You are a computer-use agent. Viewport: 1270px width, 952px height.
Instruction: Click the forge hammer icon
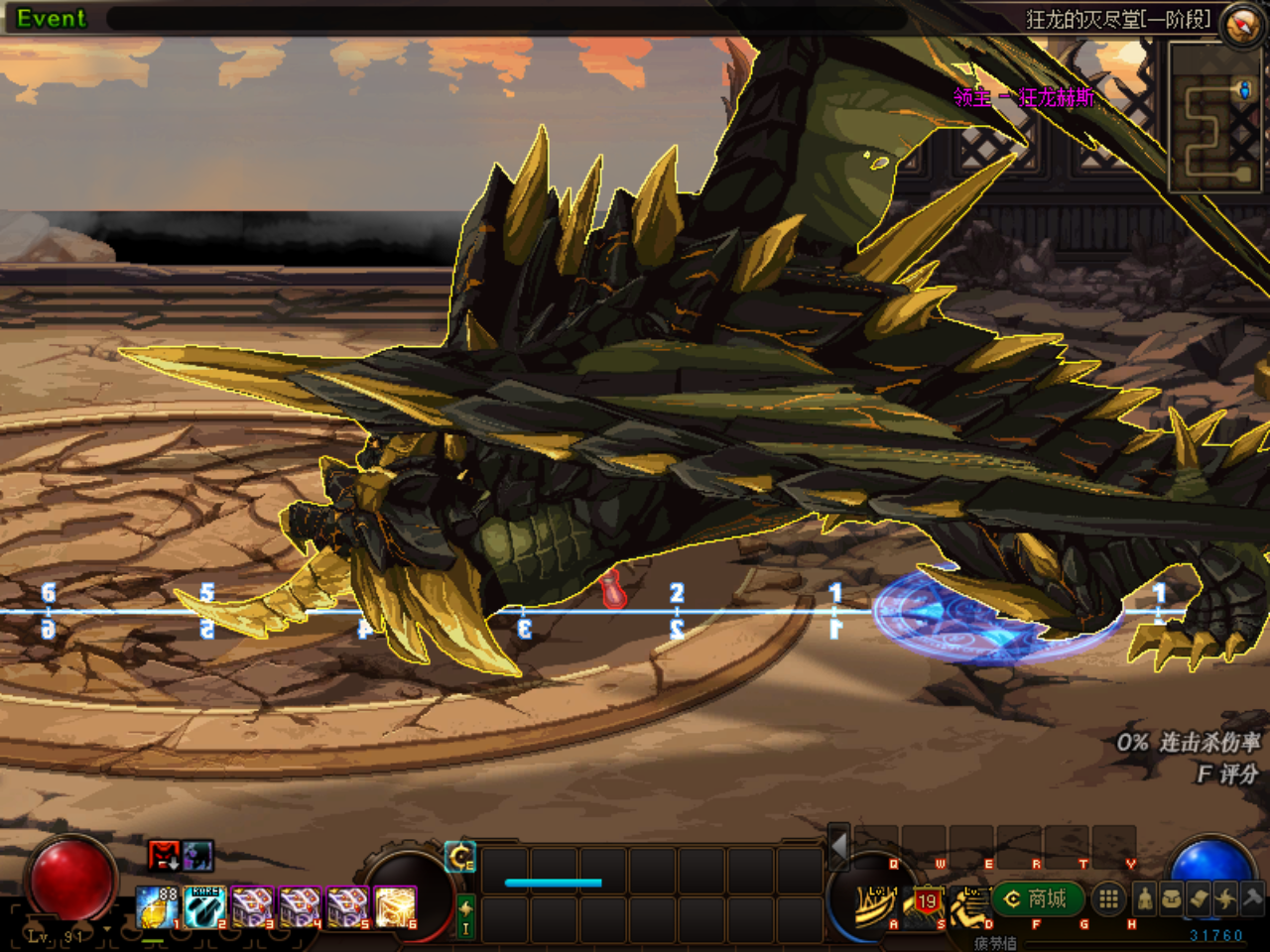[1251, 898]
